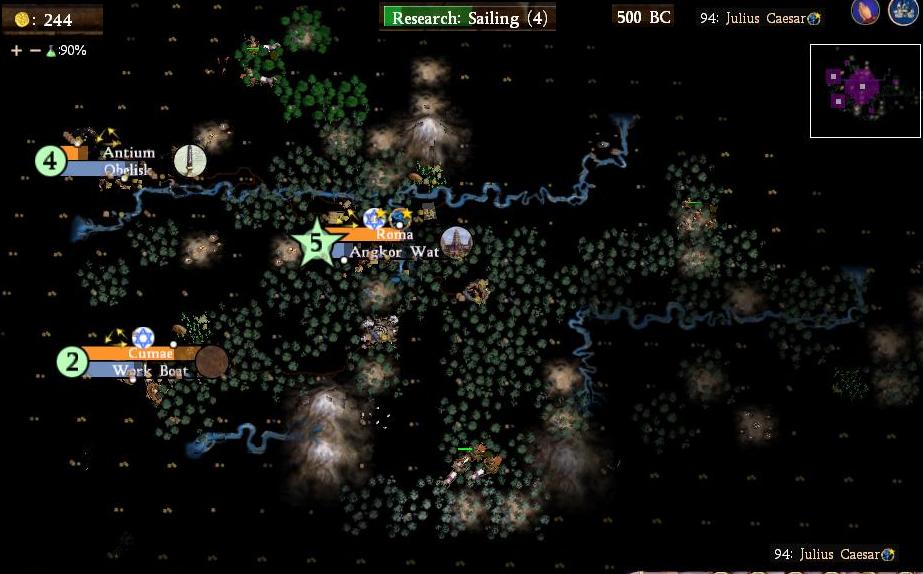Click the gold treasury display
This screenshot has width=923, height=574.
[52, 19]
